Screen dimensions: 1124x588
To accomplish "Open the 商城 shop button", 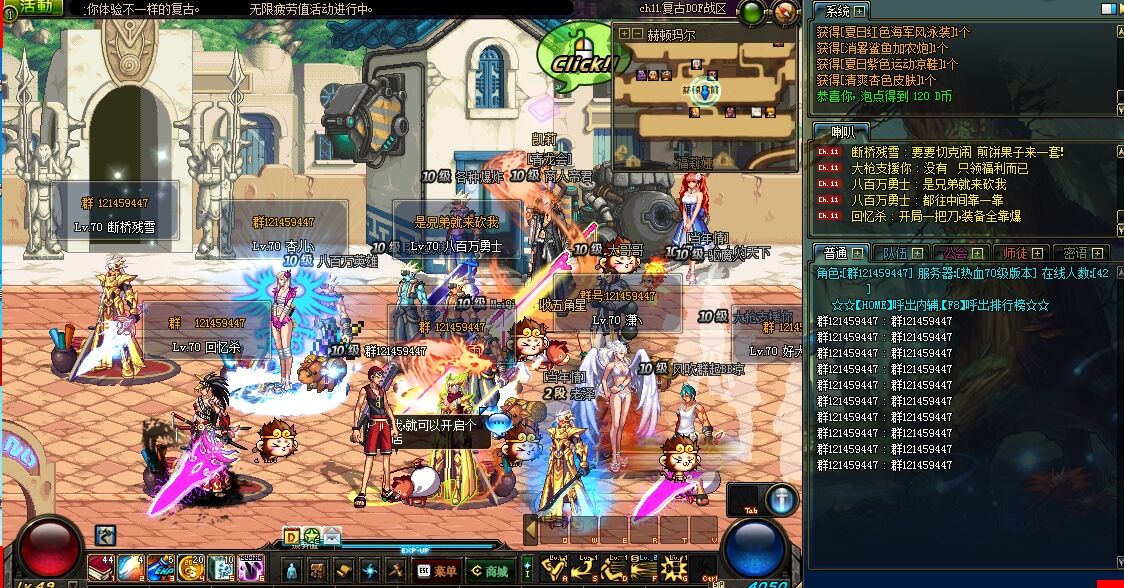I will 490,570.
